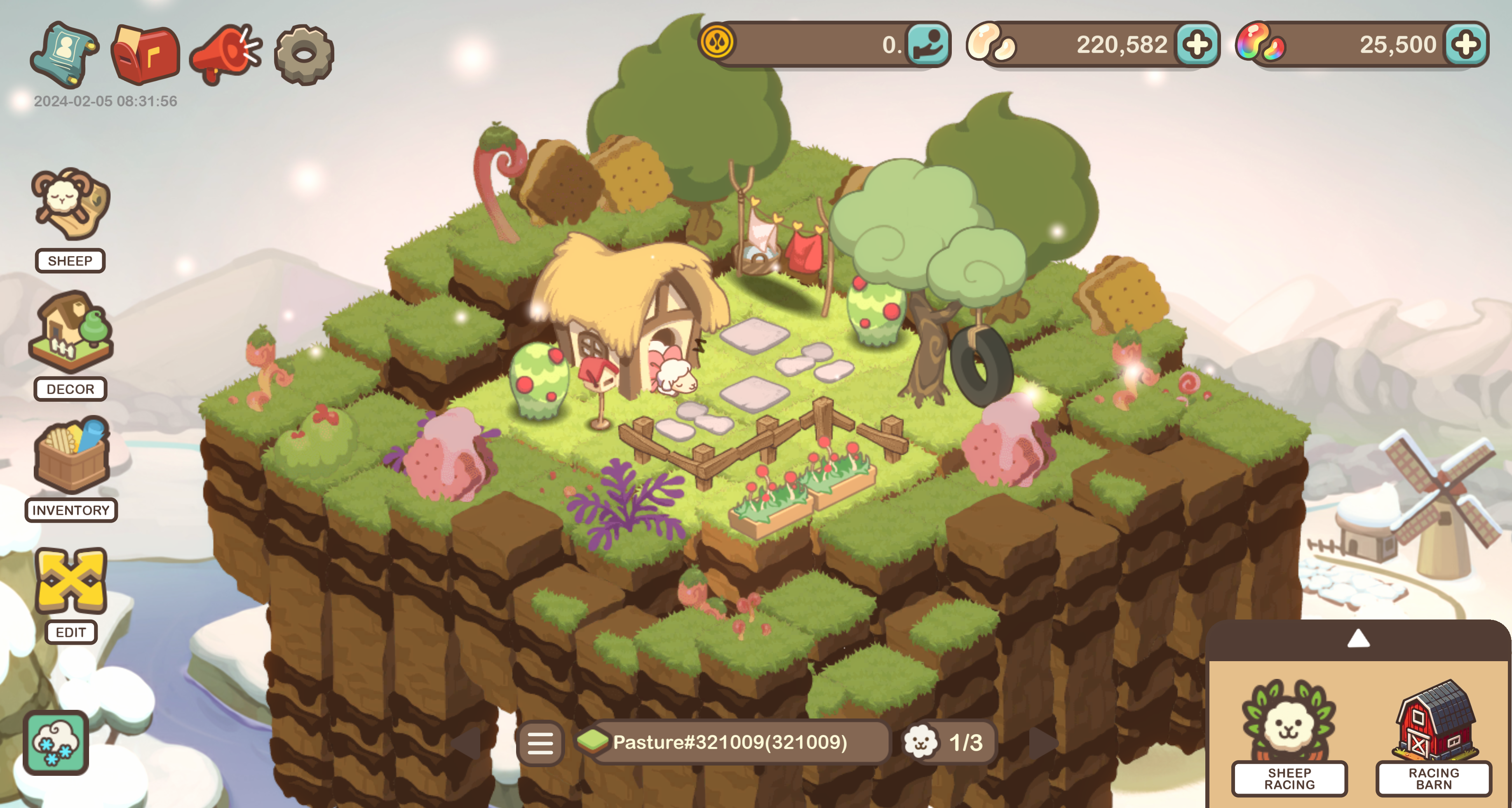Go to the previous pasture
This screenshot has height=808, width=1512.
pos(467,743)
